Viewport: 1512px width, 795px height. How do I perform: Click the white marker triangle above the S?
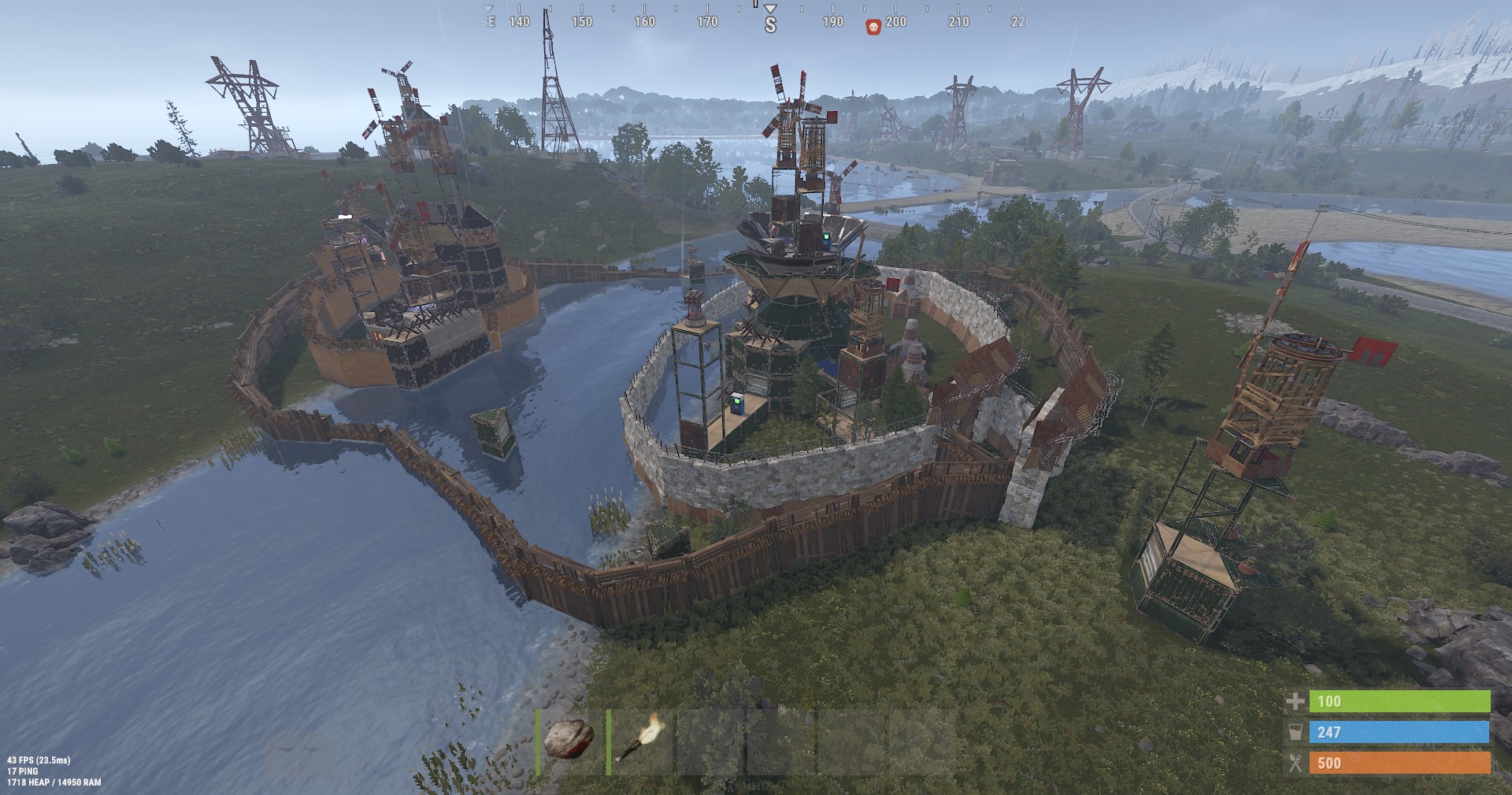click(769, 9)
